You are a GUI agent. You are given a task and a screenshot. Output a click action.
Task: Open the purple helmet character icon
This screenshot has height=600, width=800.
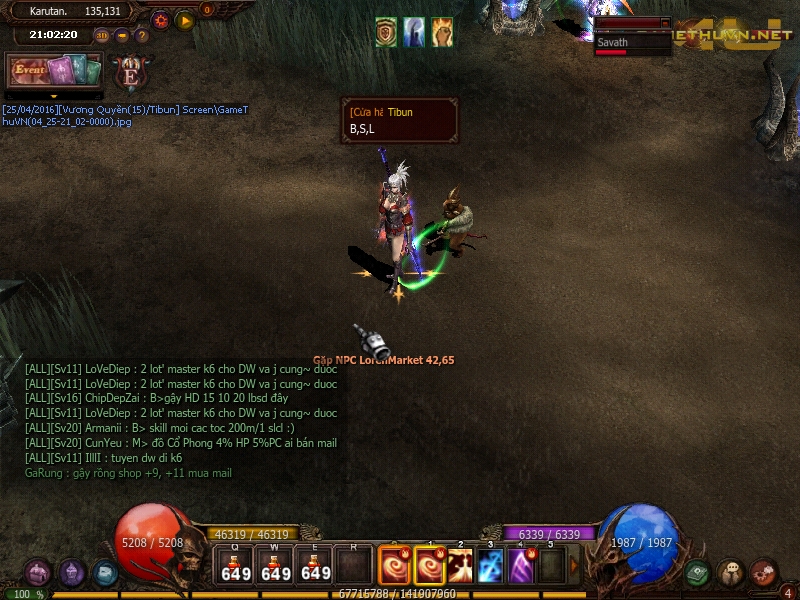click(x=72, y=573)
